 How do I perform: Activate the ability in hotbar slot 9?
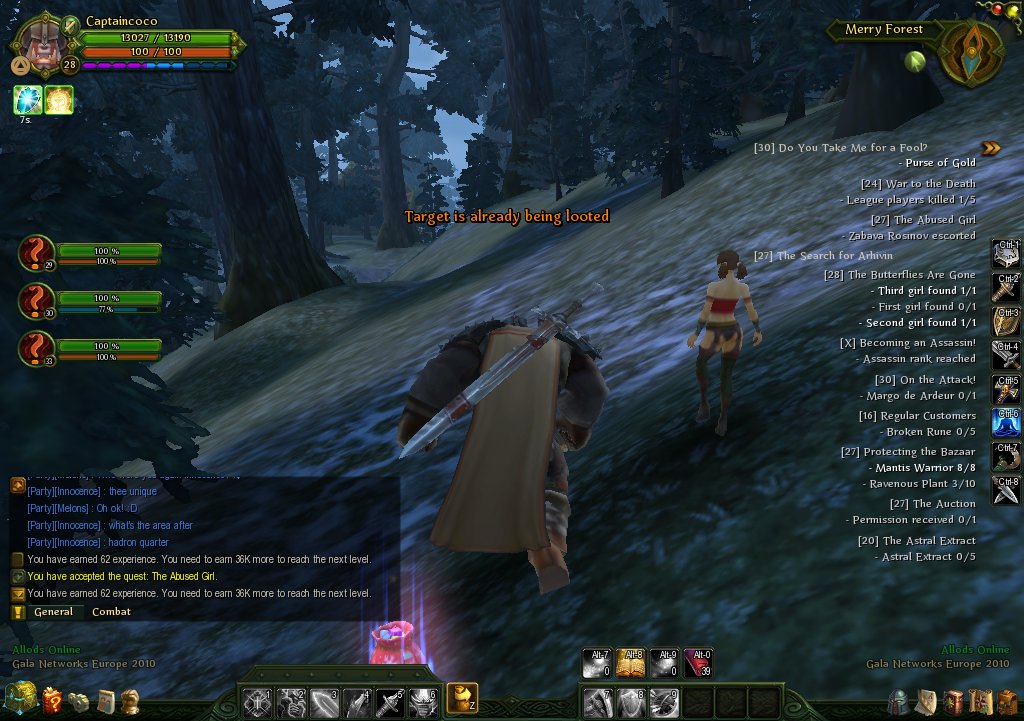(x=664, y=702)
